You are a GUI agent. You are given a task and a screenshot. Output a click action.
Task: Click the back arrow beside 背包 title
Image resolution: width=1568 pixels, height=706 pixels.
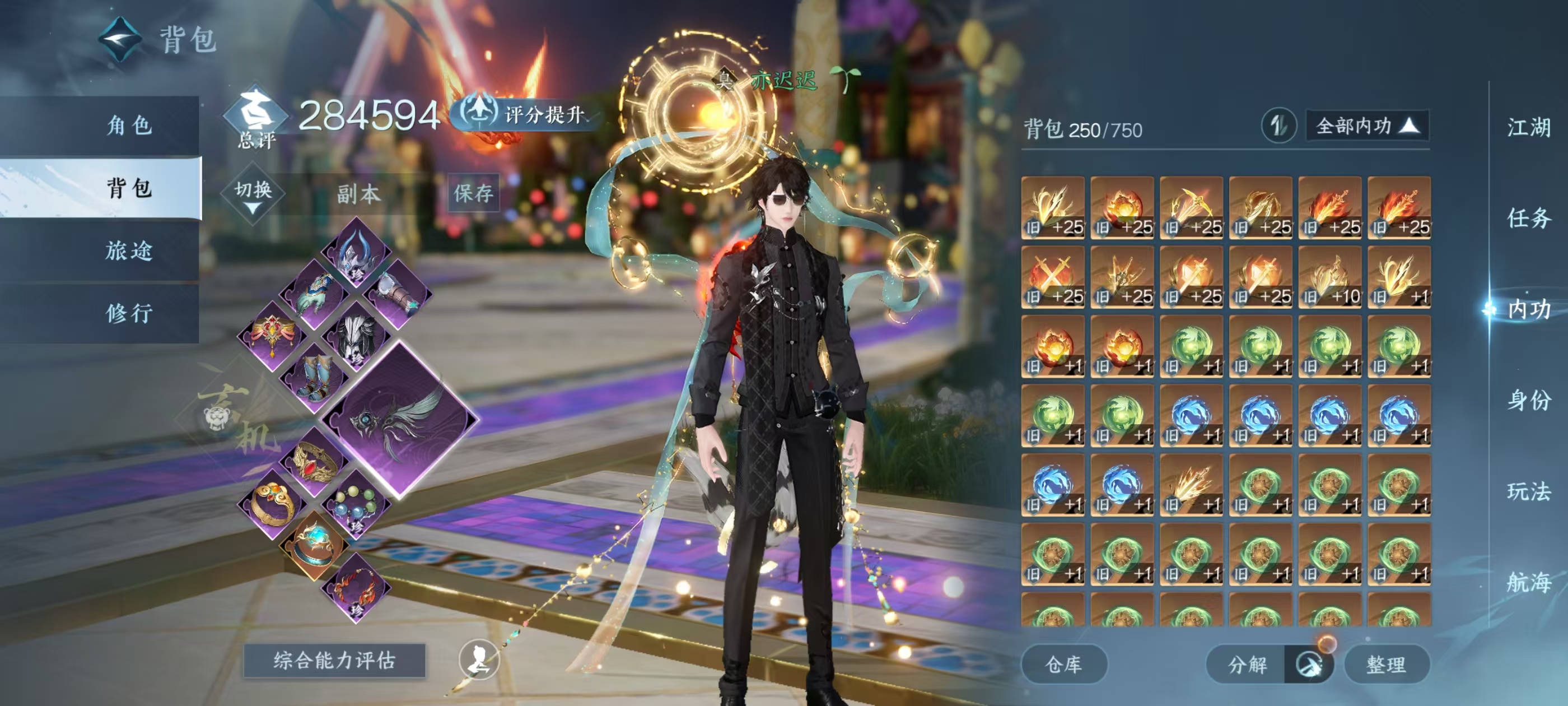tap(120, 40)
